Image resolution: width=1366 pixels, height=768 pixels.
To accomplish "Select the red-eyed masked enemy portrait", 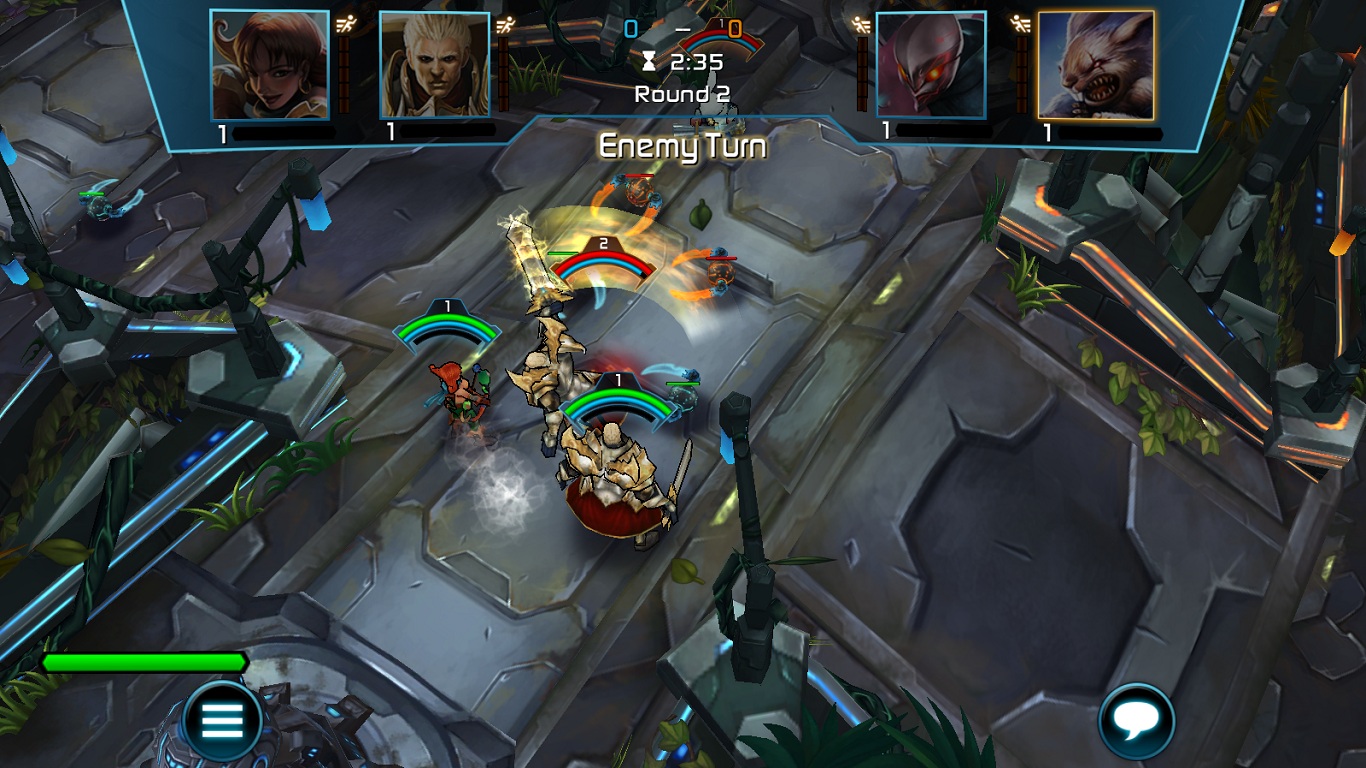I will [x=931, y=65].
